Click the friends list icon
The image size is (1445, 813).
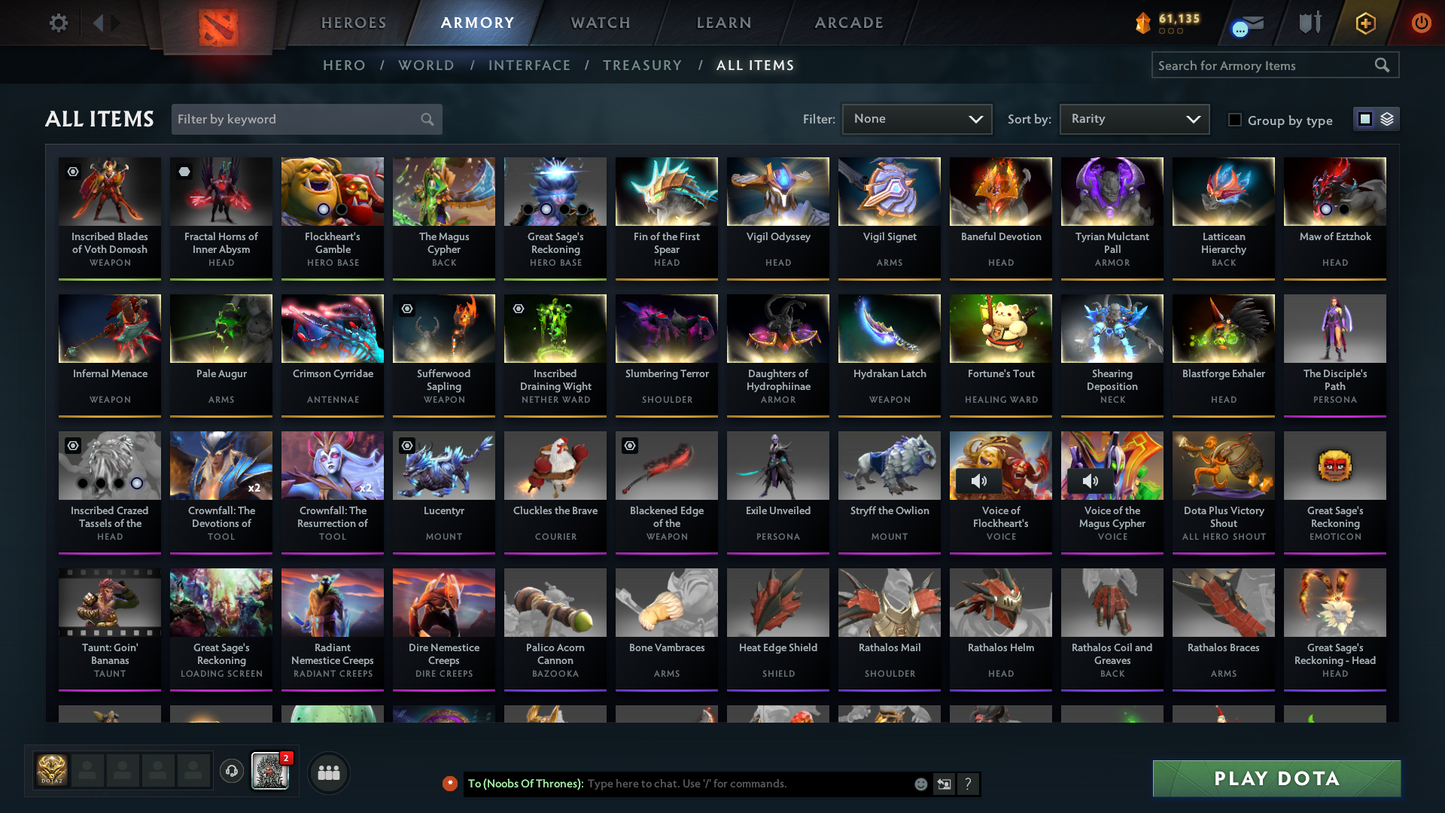pos(328,771)
